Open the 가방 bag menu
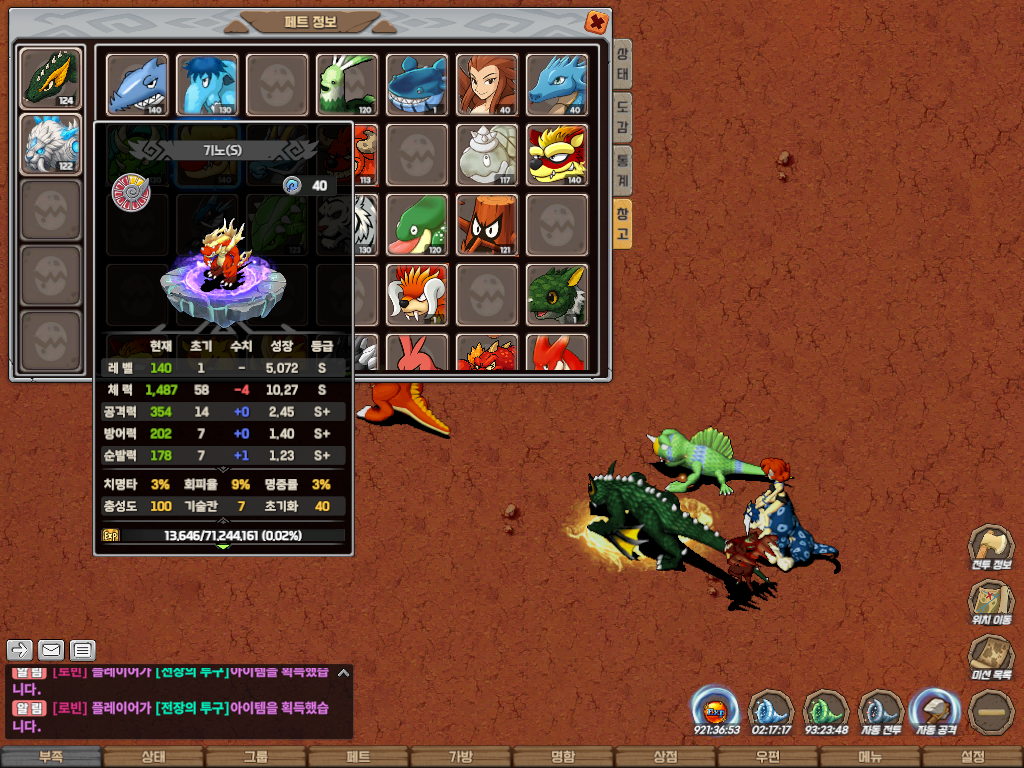The image size is (1024, 768). coord(460,757)
